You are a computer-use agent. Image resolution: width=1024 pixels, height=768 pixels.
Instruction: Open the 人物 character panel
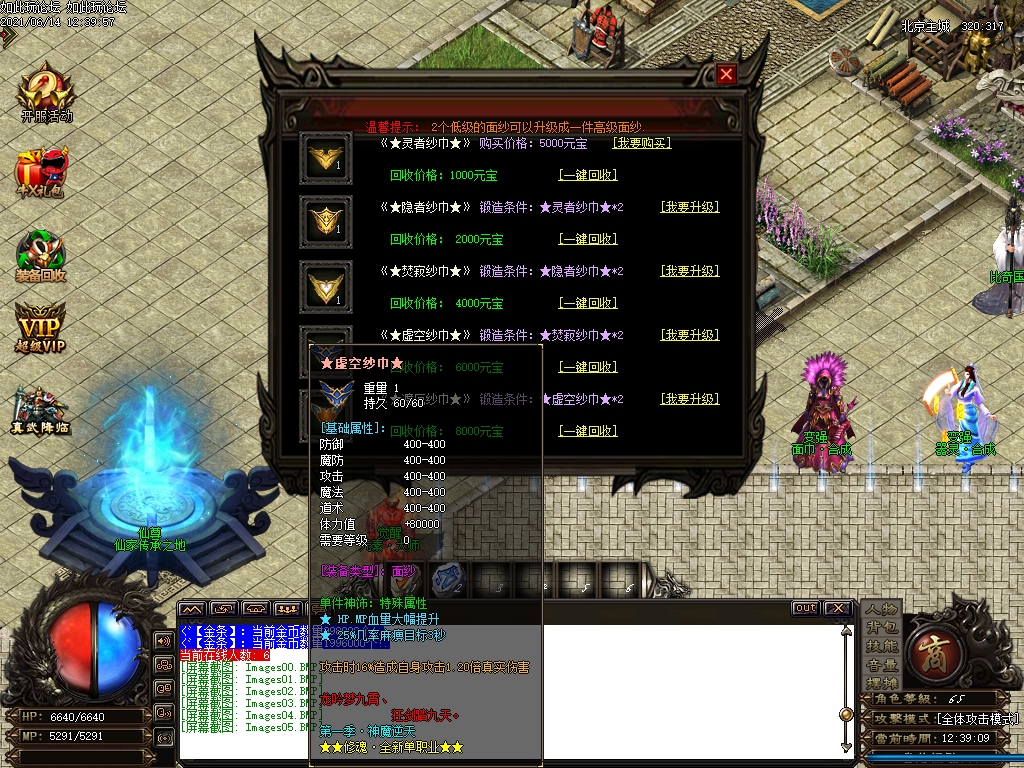[881, 610]
